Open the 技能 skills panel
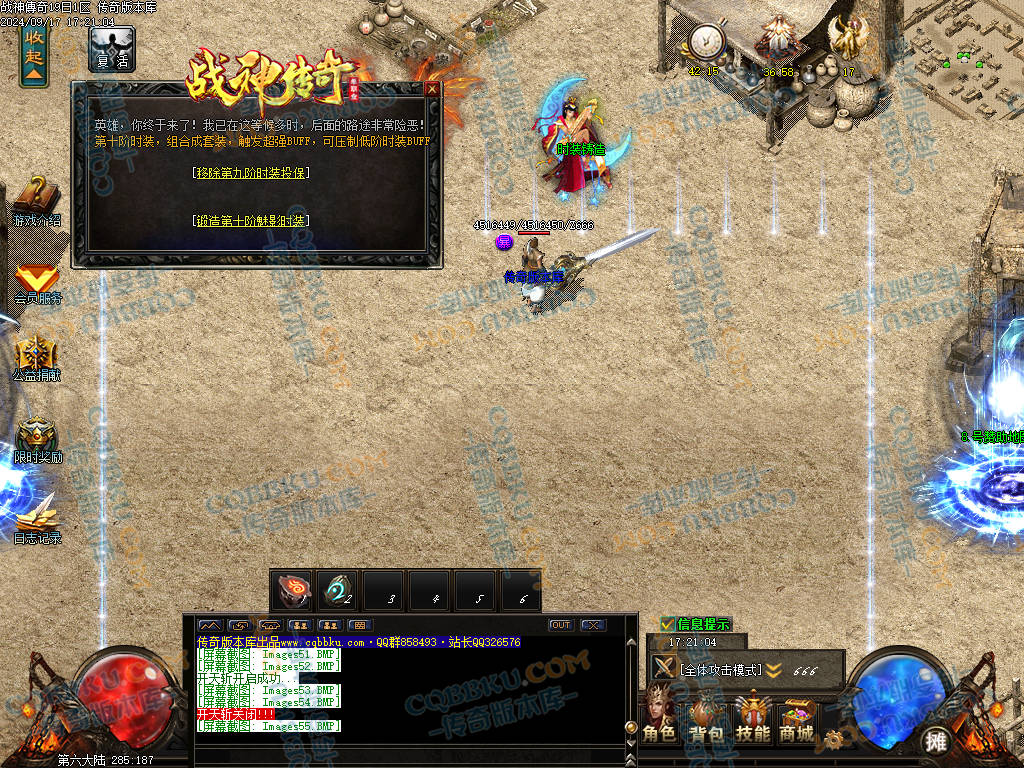The image size is (1024, 768). 752,717
